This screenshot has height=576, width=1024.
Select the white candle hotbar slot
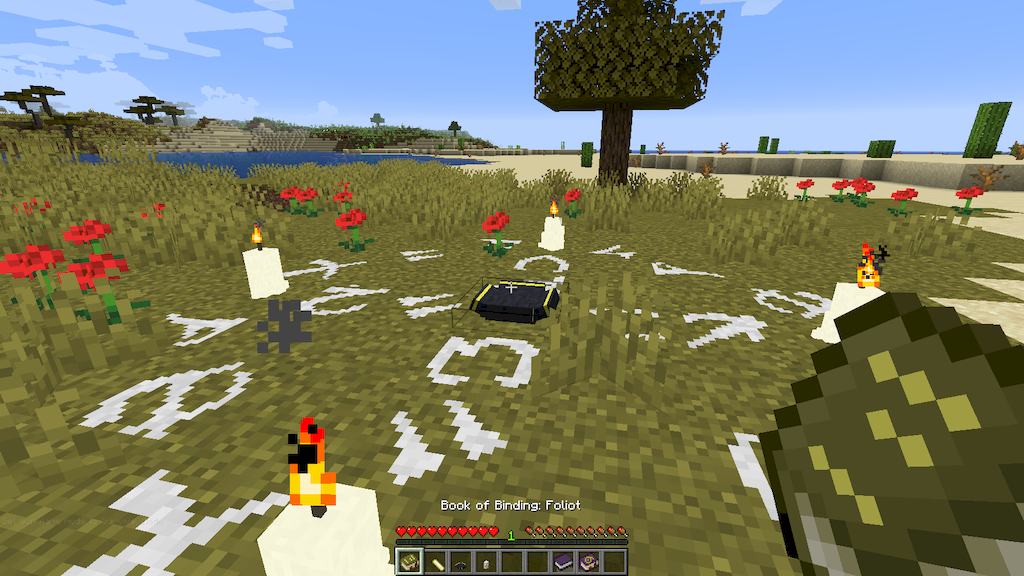coord(486,562)
